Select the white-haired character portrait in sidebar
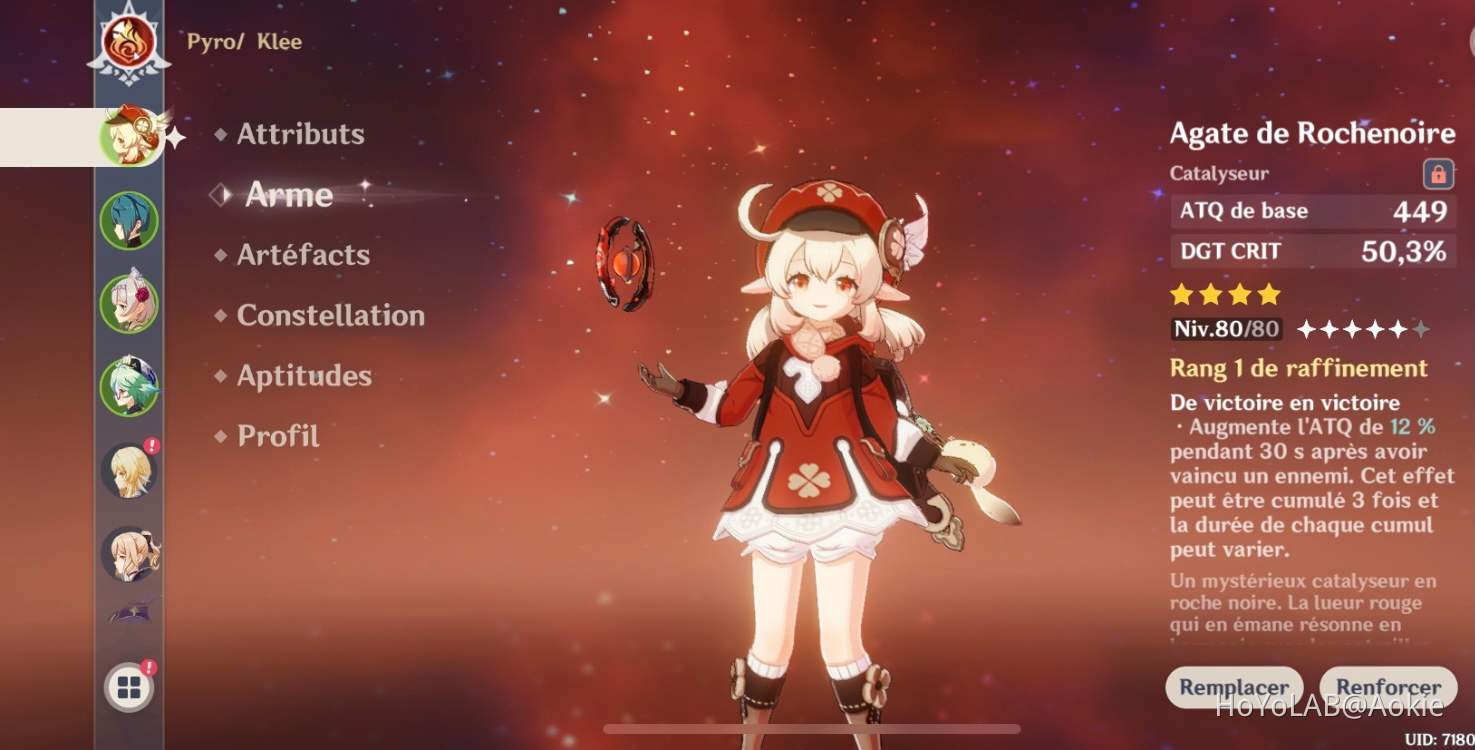This screenshot has width=1475, height=750. (x=129, y=300)
